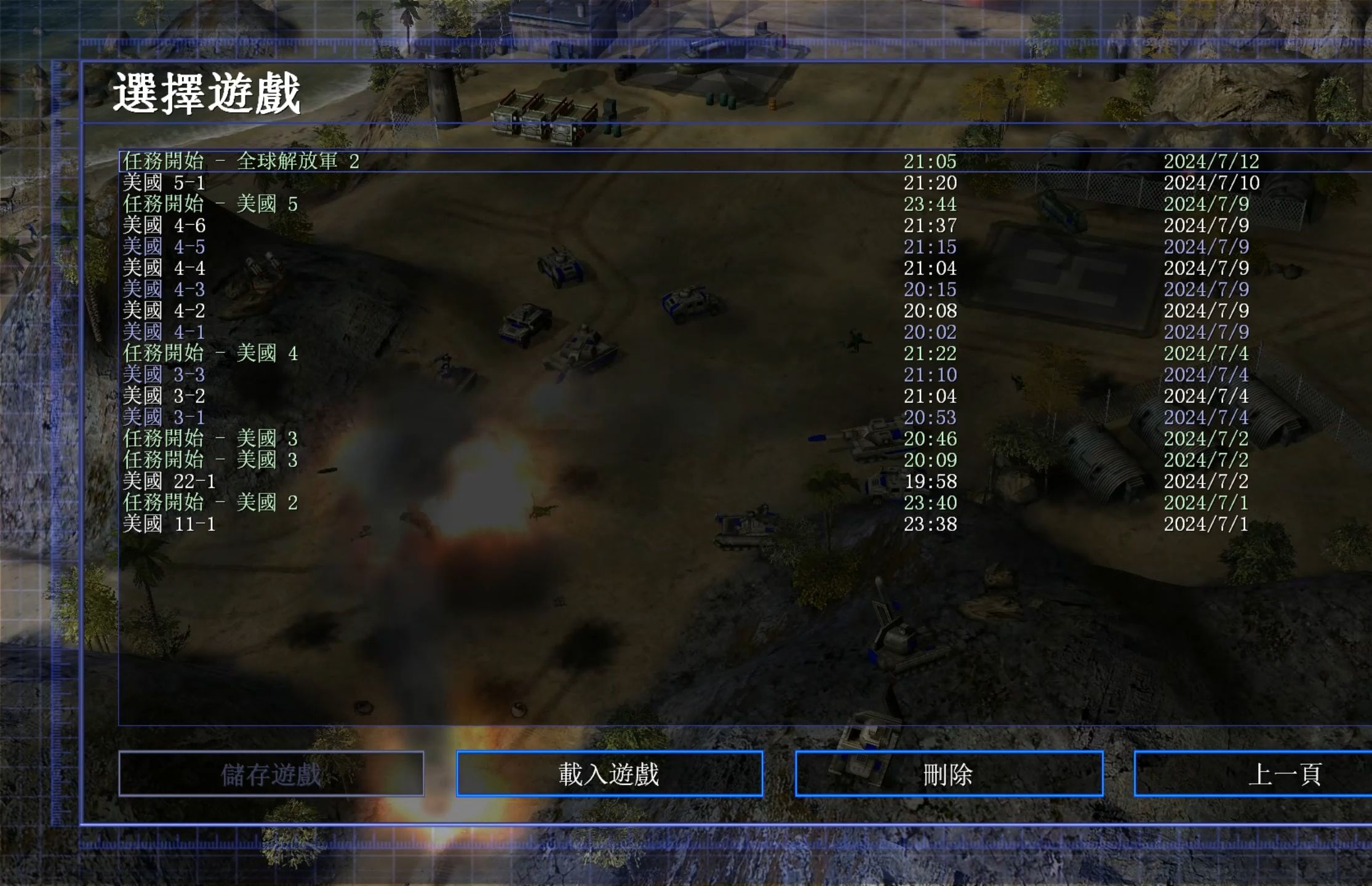Click the 載入遊戲 load game button

pos(609,774)
